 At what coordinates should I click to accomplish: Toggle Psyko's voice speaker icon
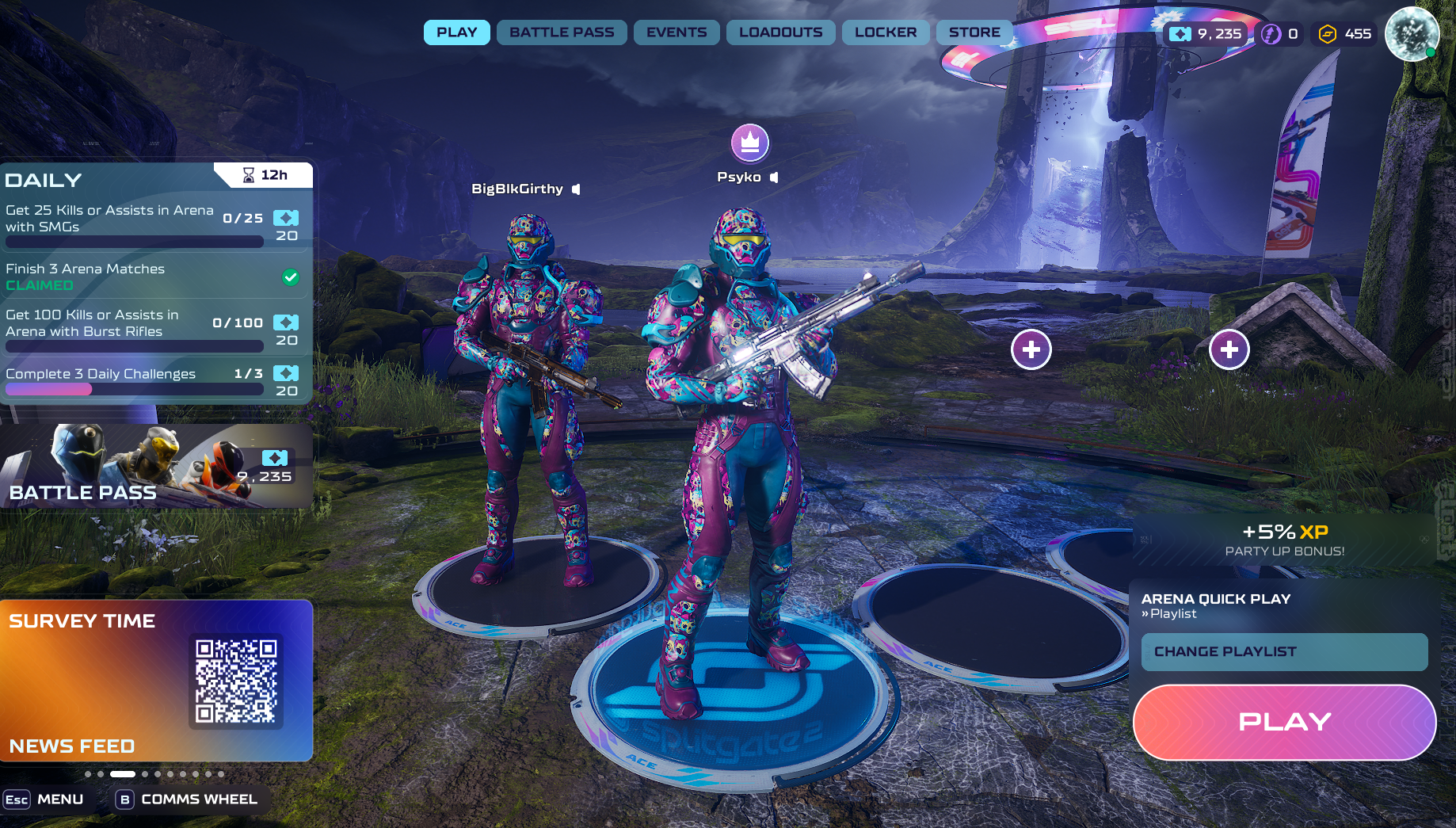point(774,177)
